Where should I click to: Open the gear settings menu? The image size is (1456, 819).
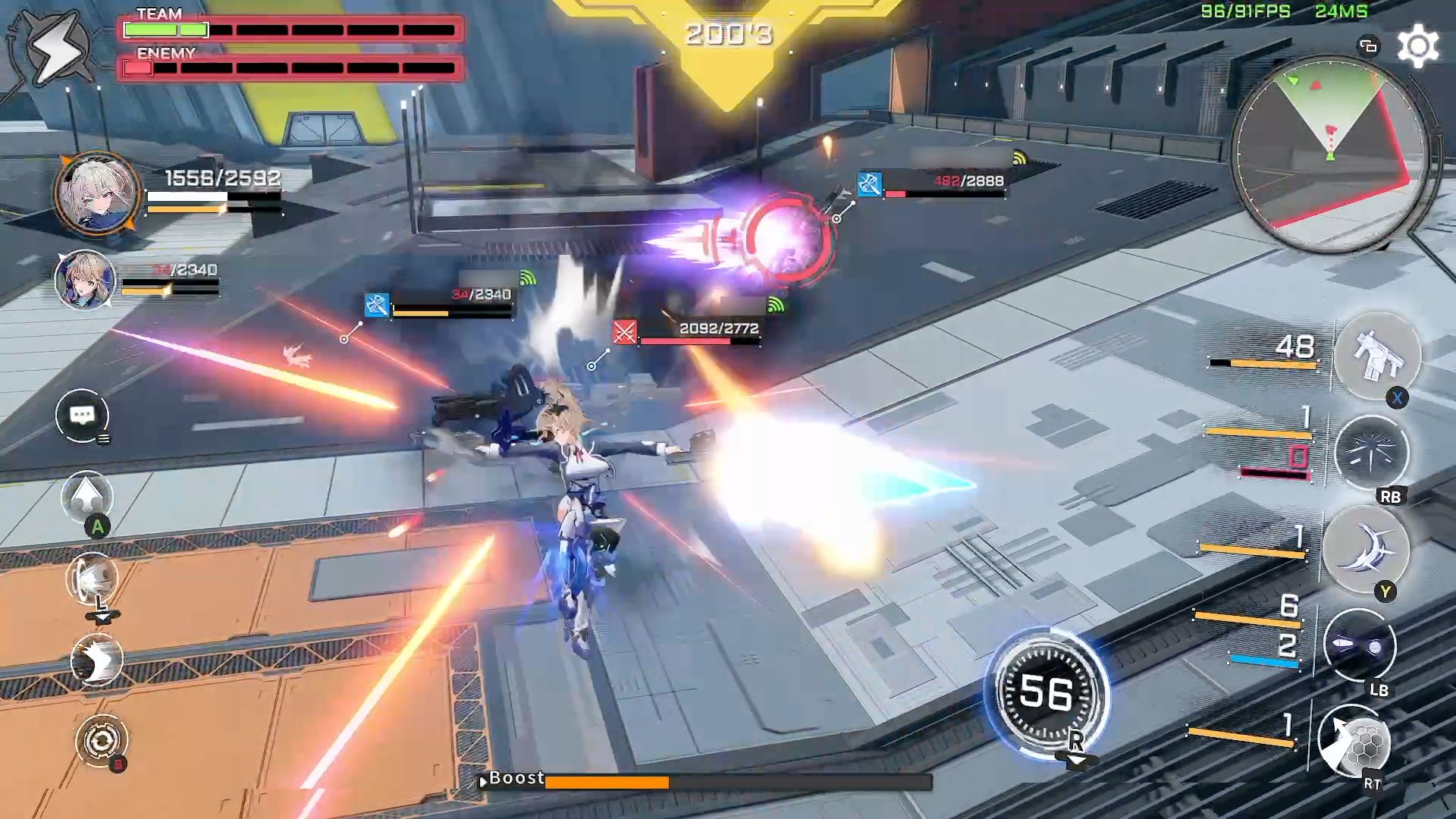(x=1417, y=46)
